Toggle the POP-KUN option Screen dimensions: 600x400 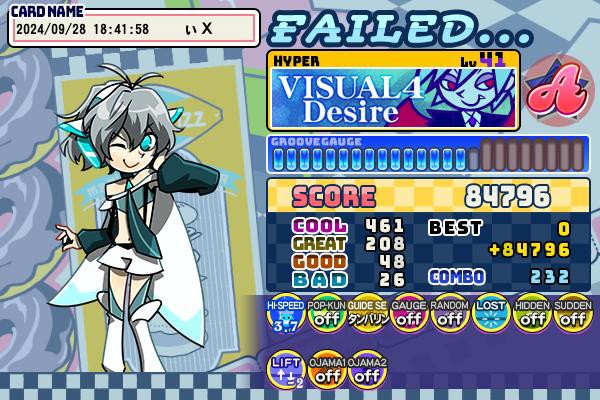325,316
